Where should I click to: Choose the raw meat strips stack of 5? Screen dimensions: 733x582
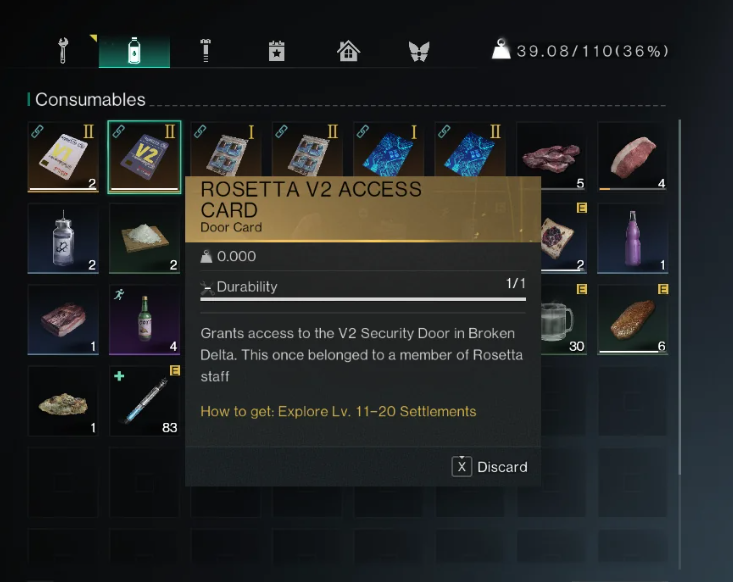pyautogui.click(x=551, y=157)
